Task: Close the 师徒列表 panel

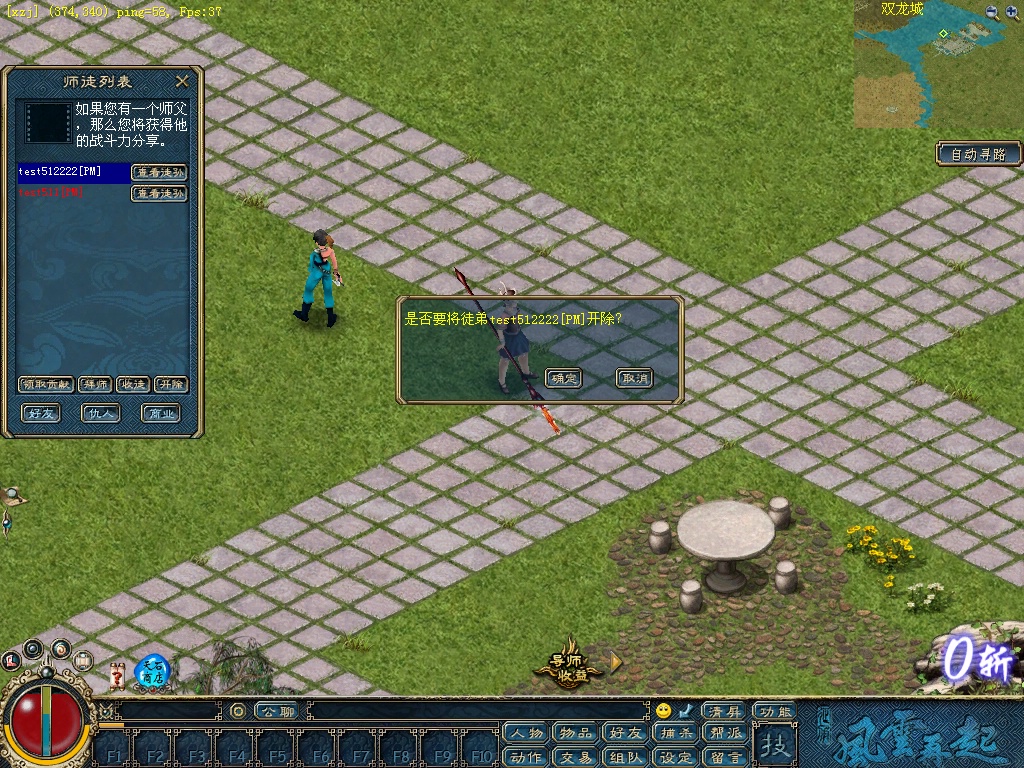Action: [182, 82]
